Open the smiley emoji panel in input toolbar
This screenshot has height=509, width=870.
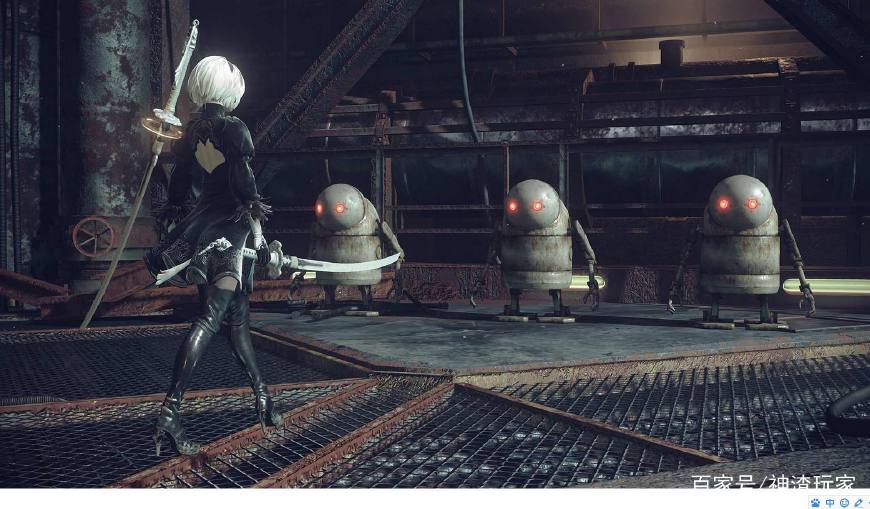pyautogui.click(x=844, y=503)
